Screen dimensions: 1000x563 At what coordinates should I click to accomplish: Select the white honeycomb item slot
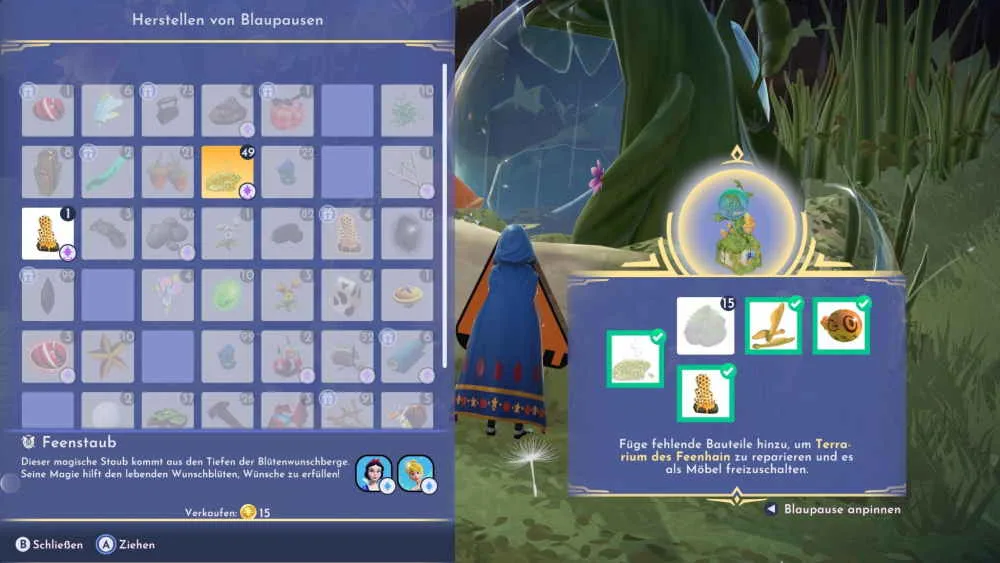pos(47,233)
